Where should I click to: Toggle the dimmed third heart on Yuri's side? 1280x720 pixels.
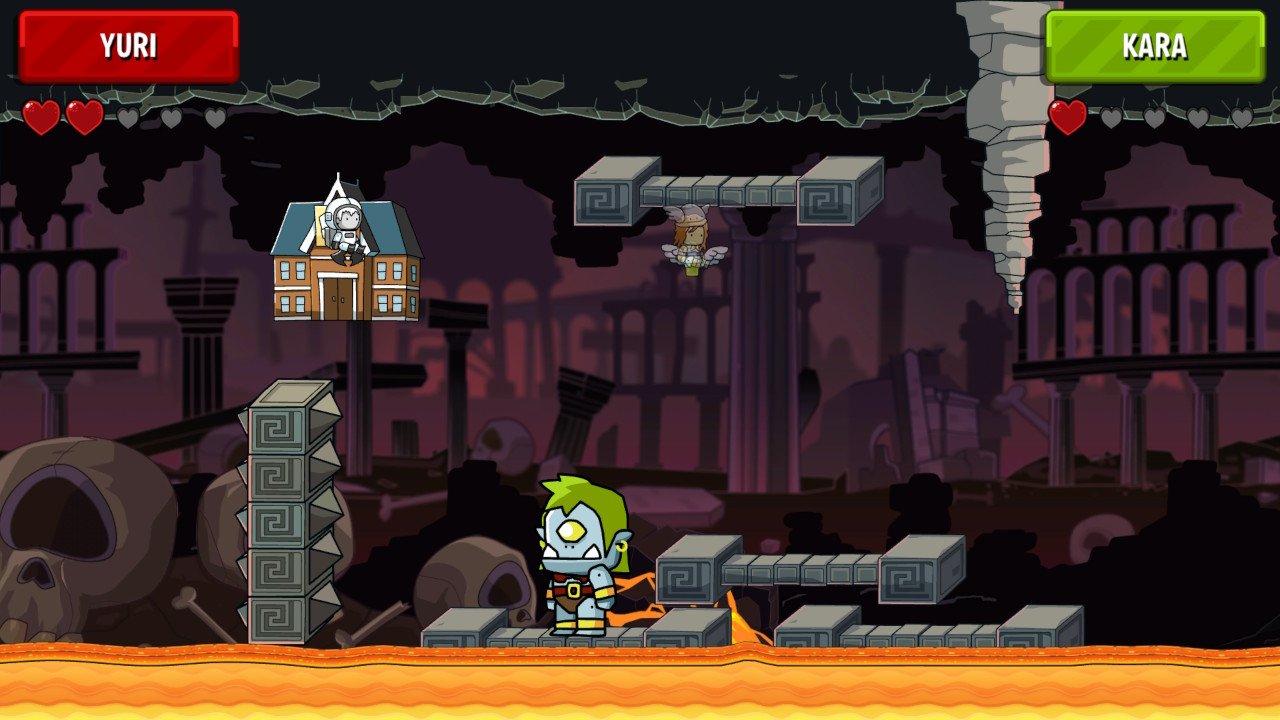pyautogui.click(x=128, y=120)
